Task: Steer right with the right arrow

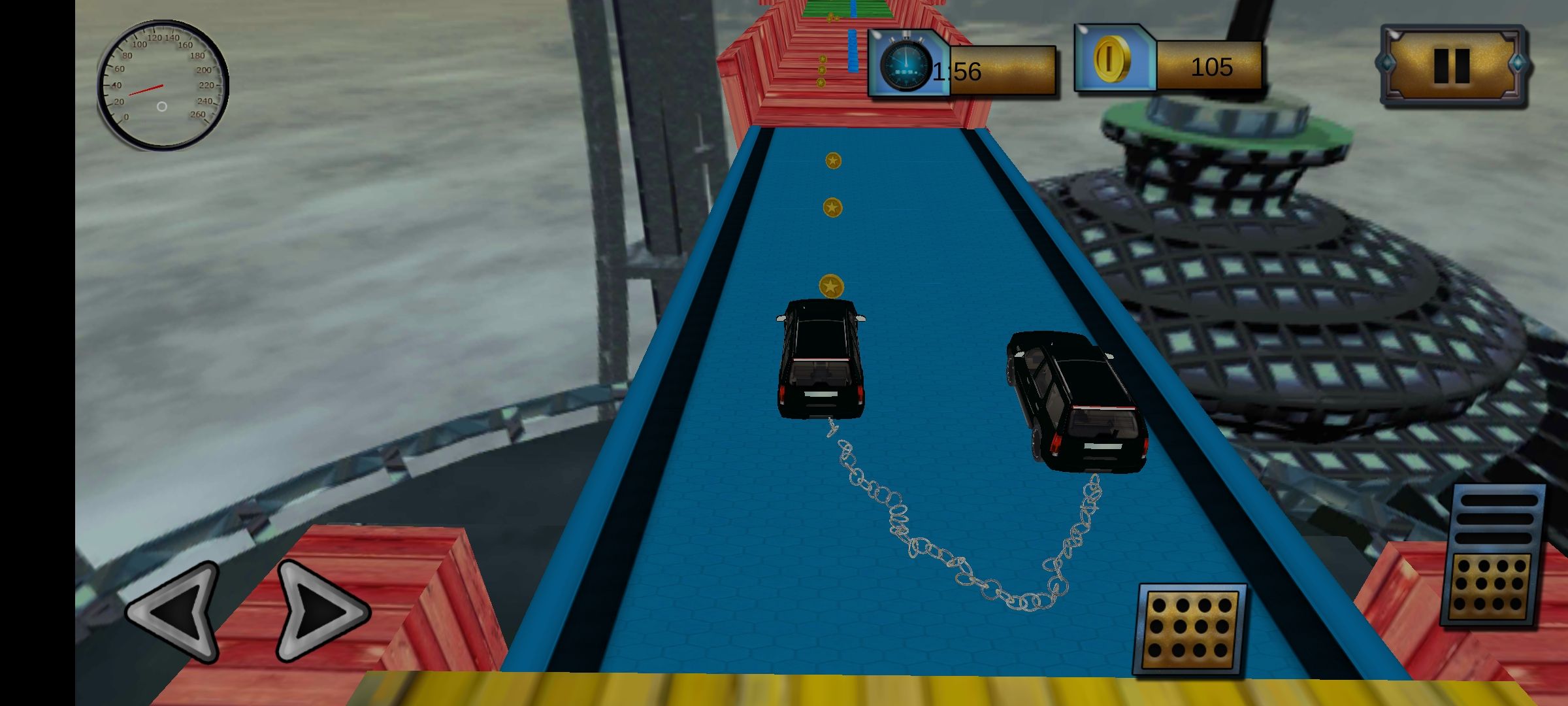Action: (x=320, y=611)
